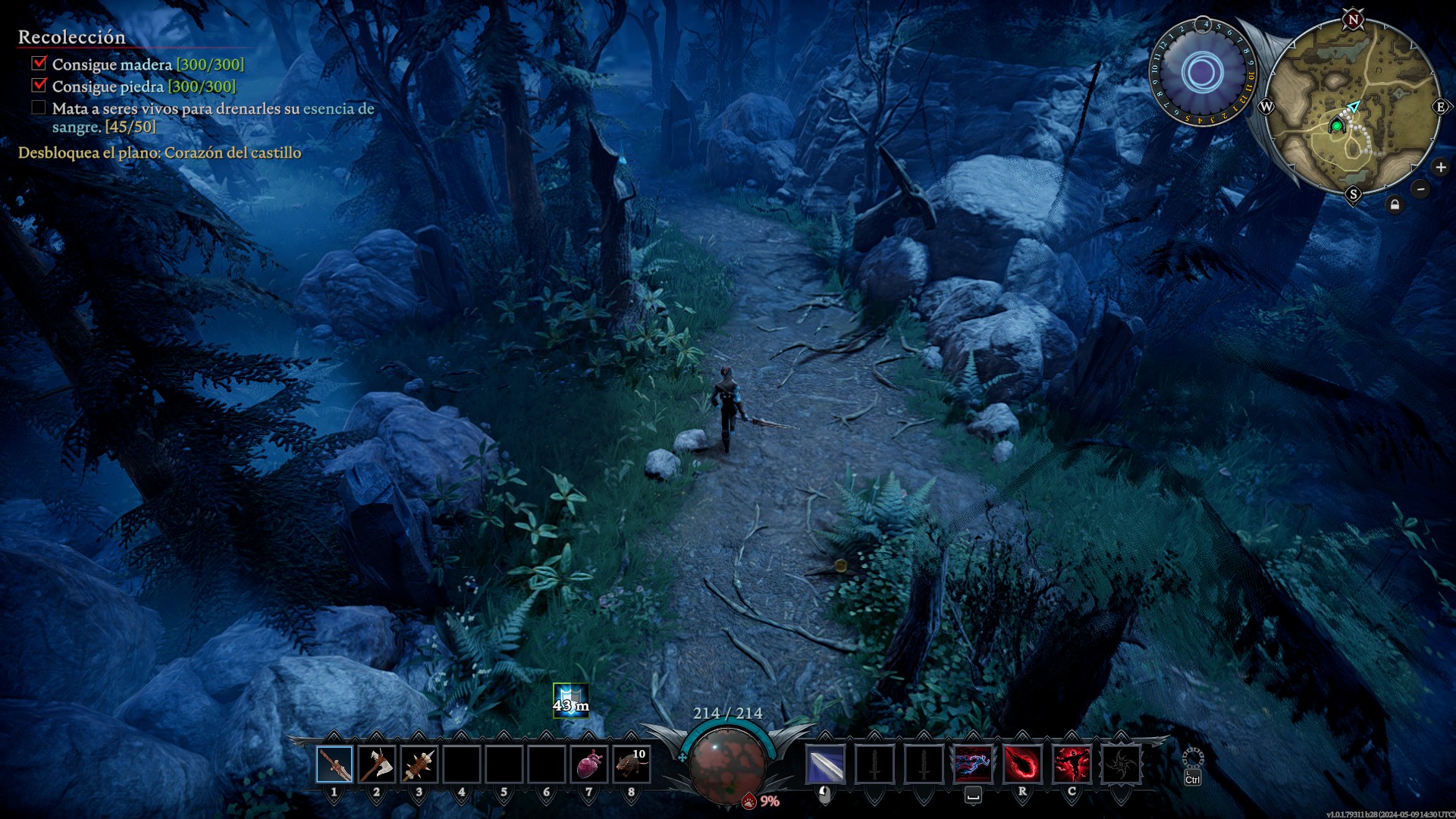Screen dimensions: 1456x819
Task: Use the heart item in the hotbar
Action: [589, 764]
